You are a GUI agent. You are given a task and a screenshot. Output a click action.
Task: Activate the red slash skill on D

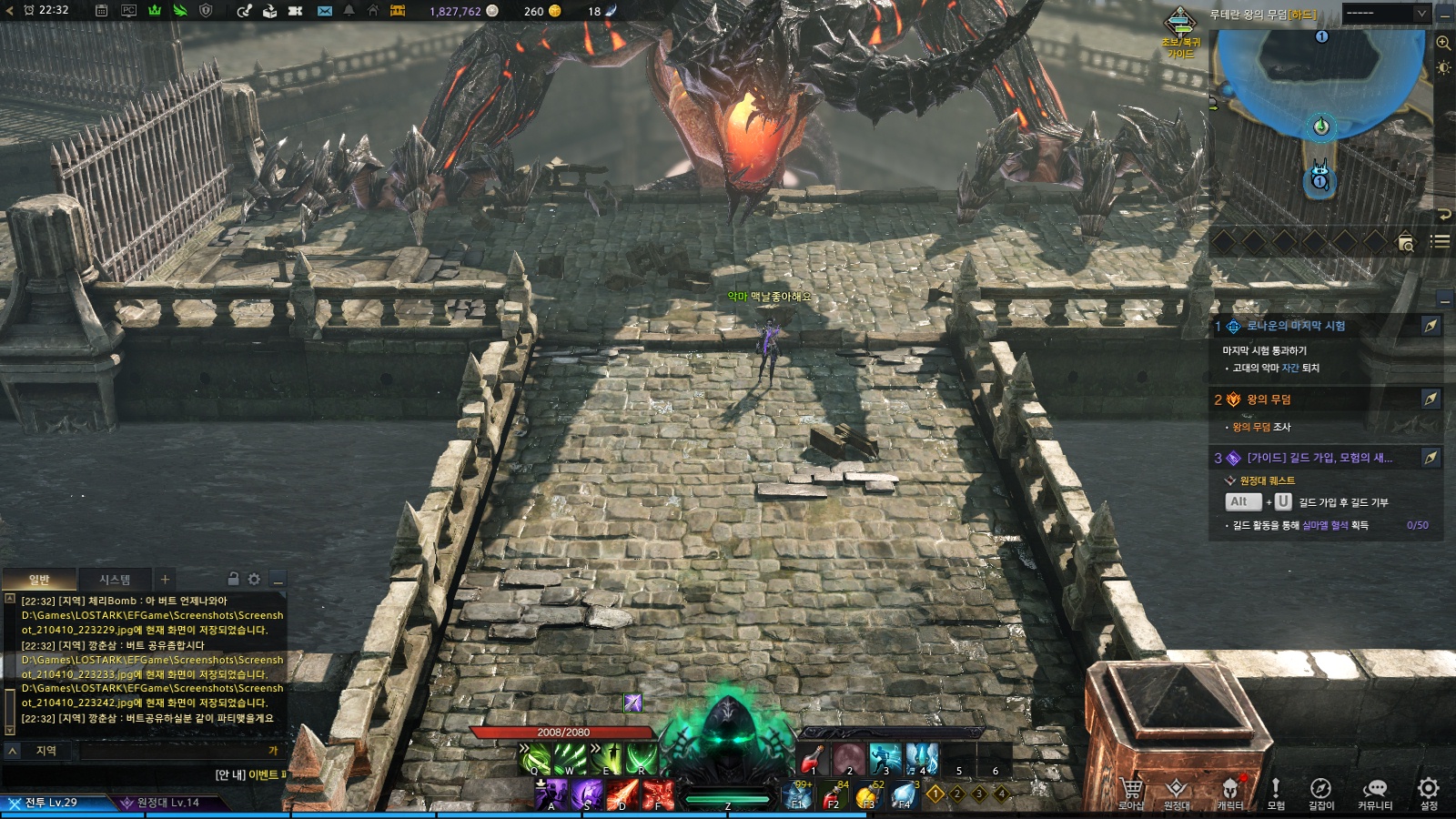click(622, 794)
